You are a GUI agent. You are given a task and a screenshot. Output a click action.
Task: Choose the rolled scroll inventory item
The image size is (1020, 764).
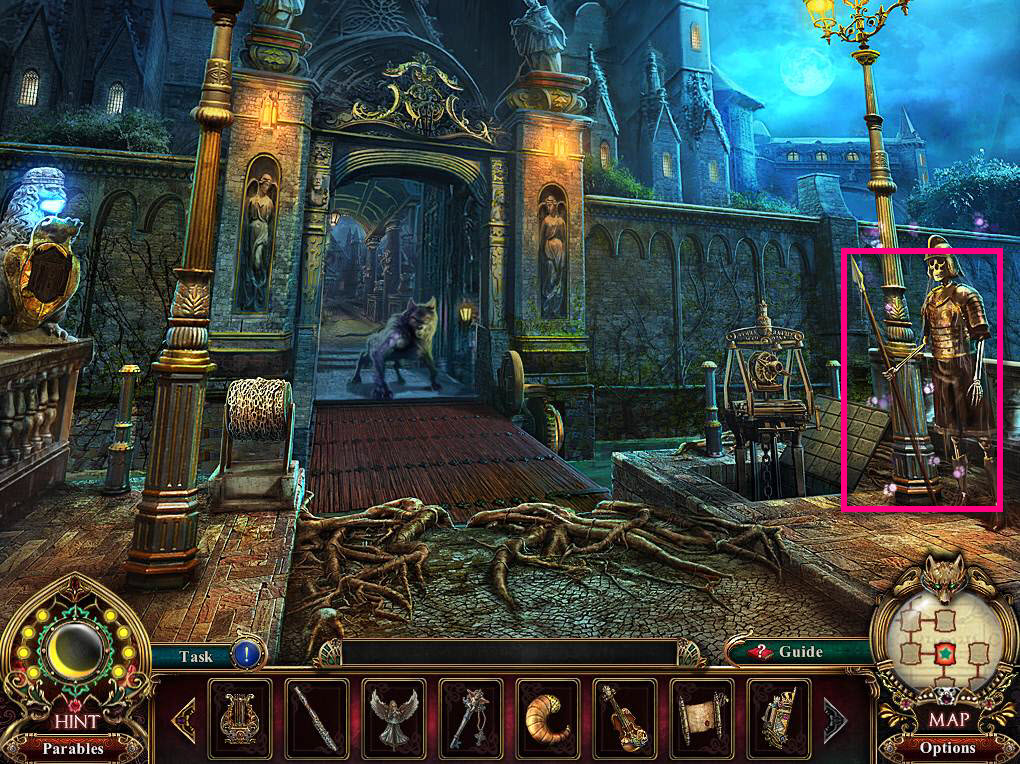coord(702,718)
